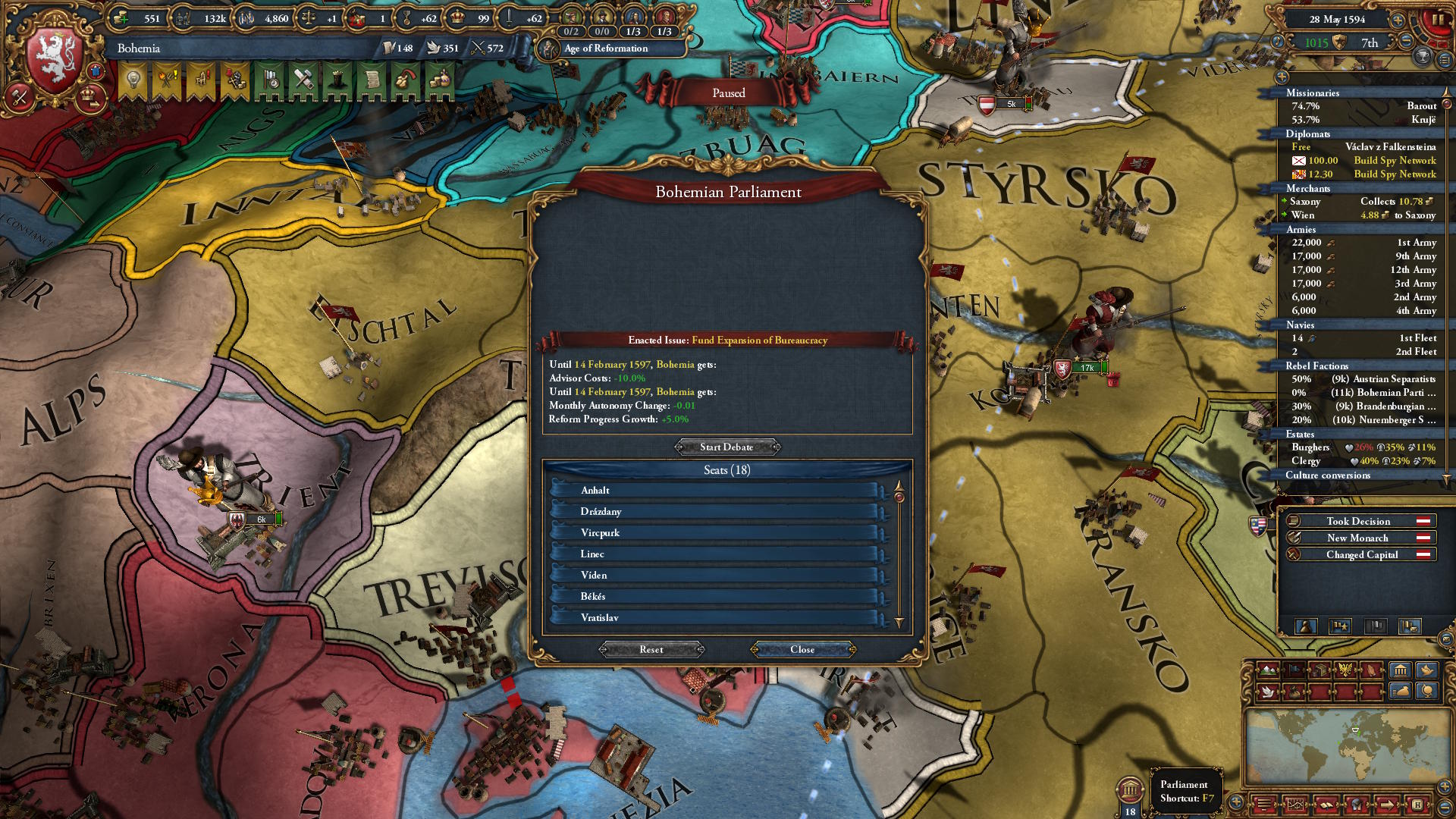The height and width of the screenshot is (819, 1456).
Task: Open the Age of Reformation panel
Action: tap(606, 49)
